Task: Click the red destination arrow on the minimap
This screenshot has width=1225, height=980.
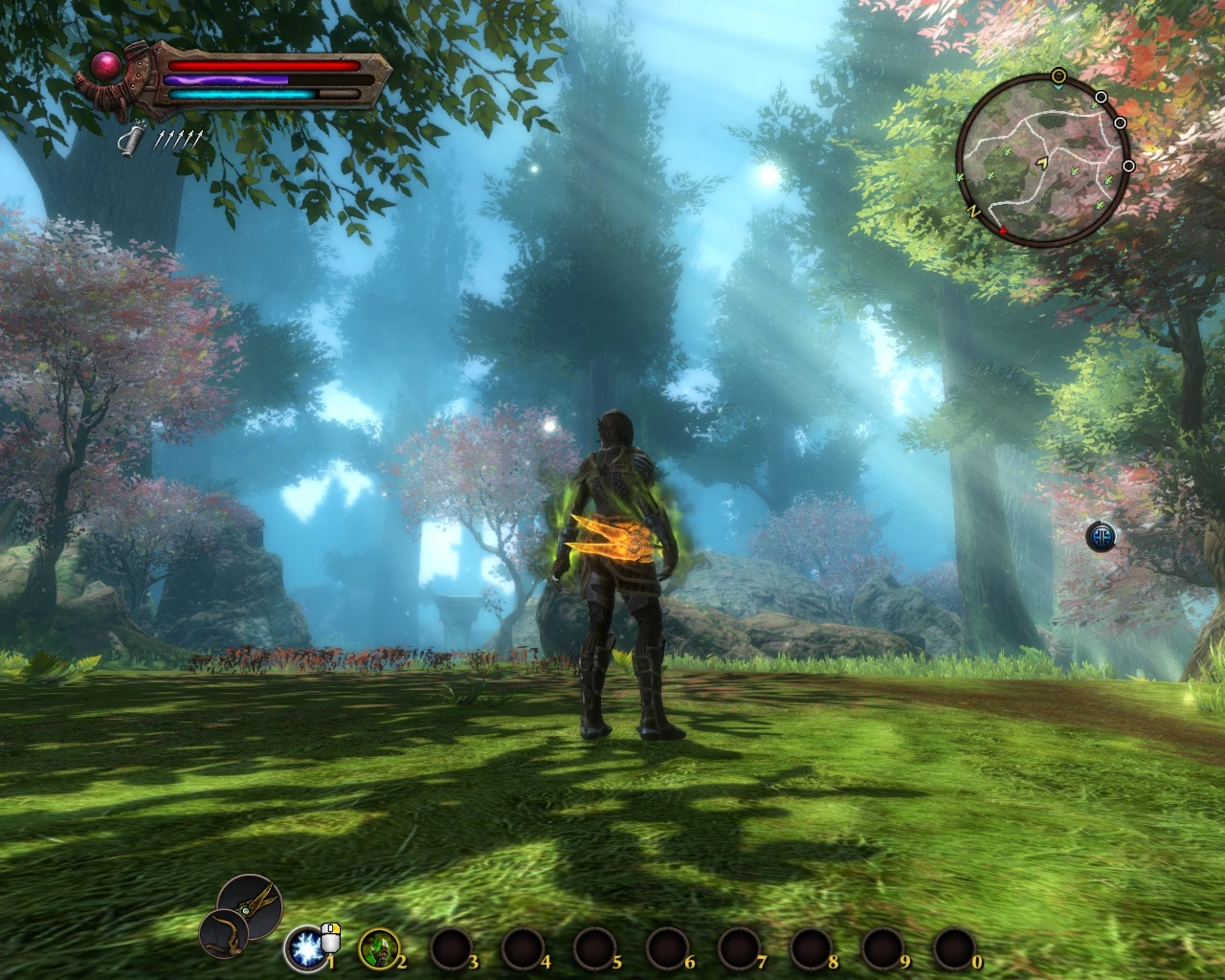Action: click(1003, 229)
